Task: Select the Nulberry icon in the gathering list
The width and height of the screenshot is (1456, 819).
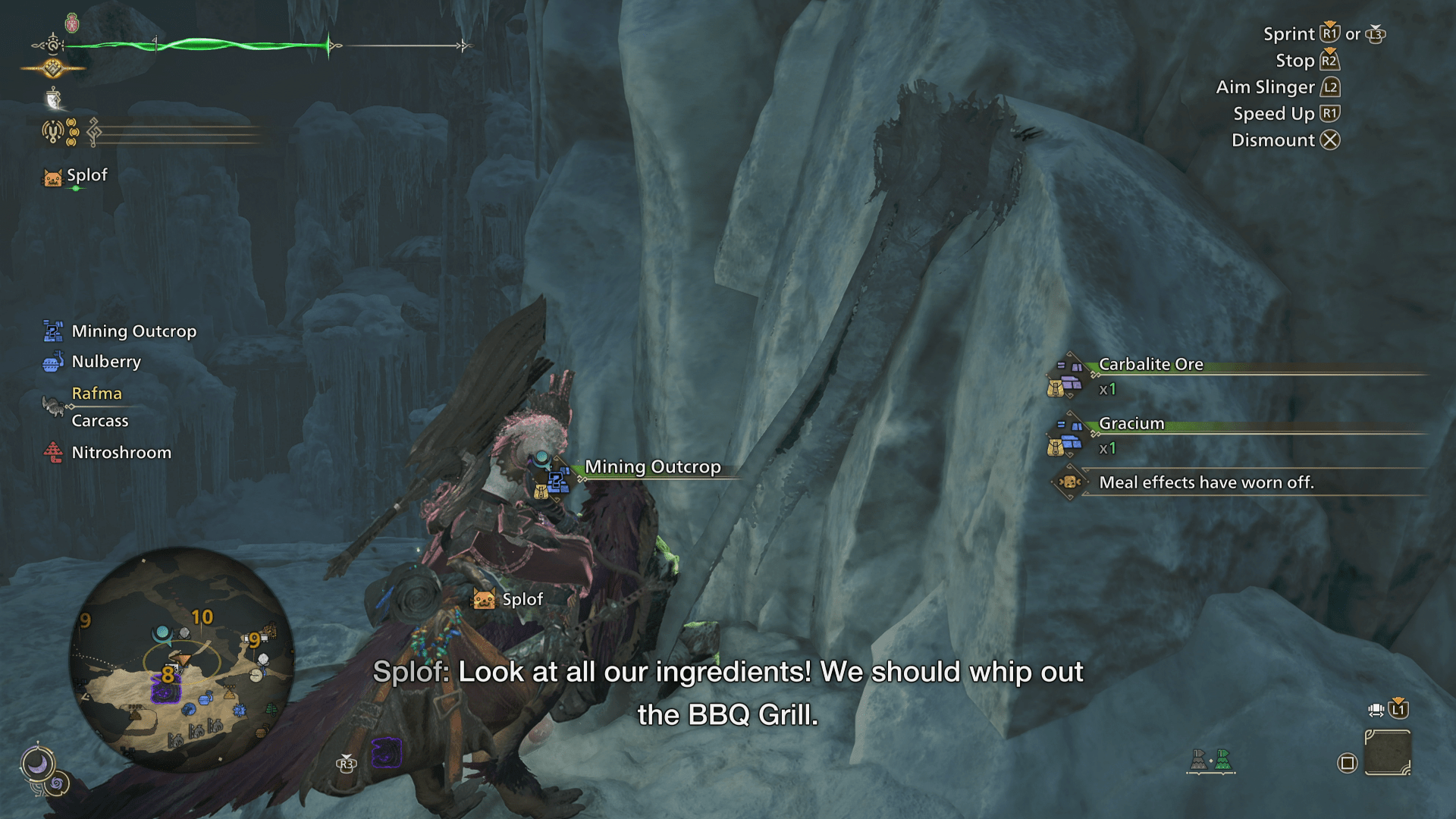Action: click(52, 362)
